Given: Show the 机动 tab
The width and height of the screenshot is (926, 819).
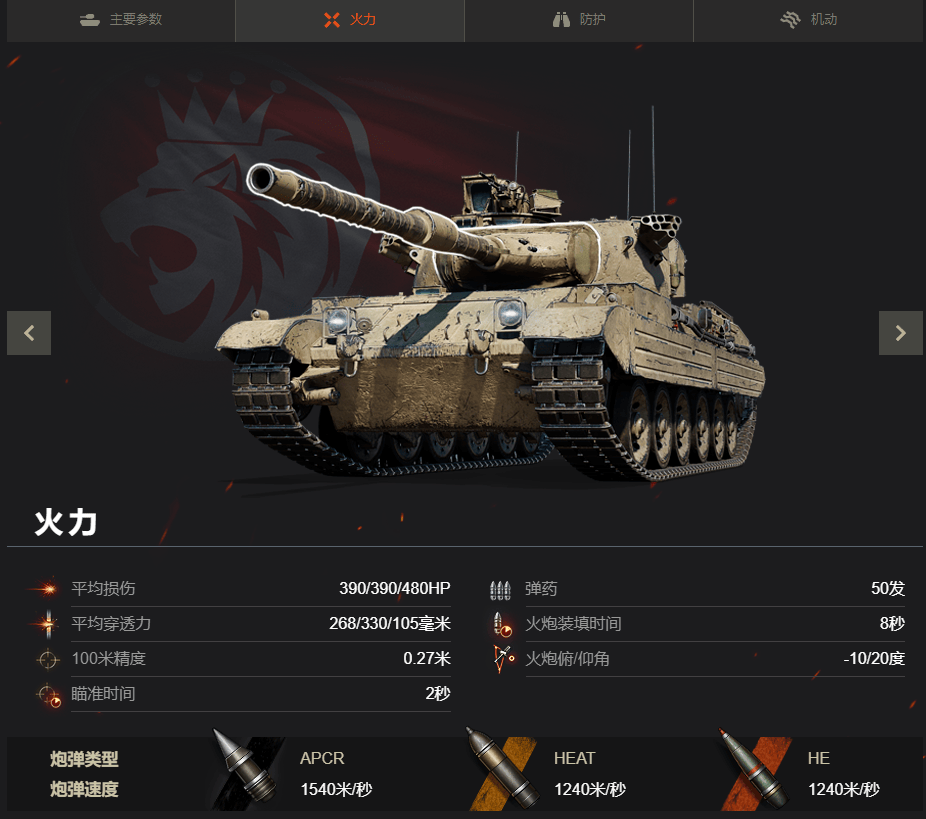Looking at the screenshot, I should (808, 20).
